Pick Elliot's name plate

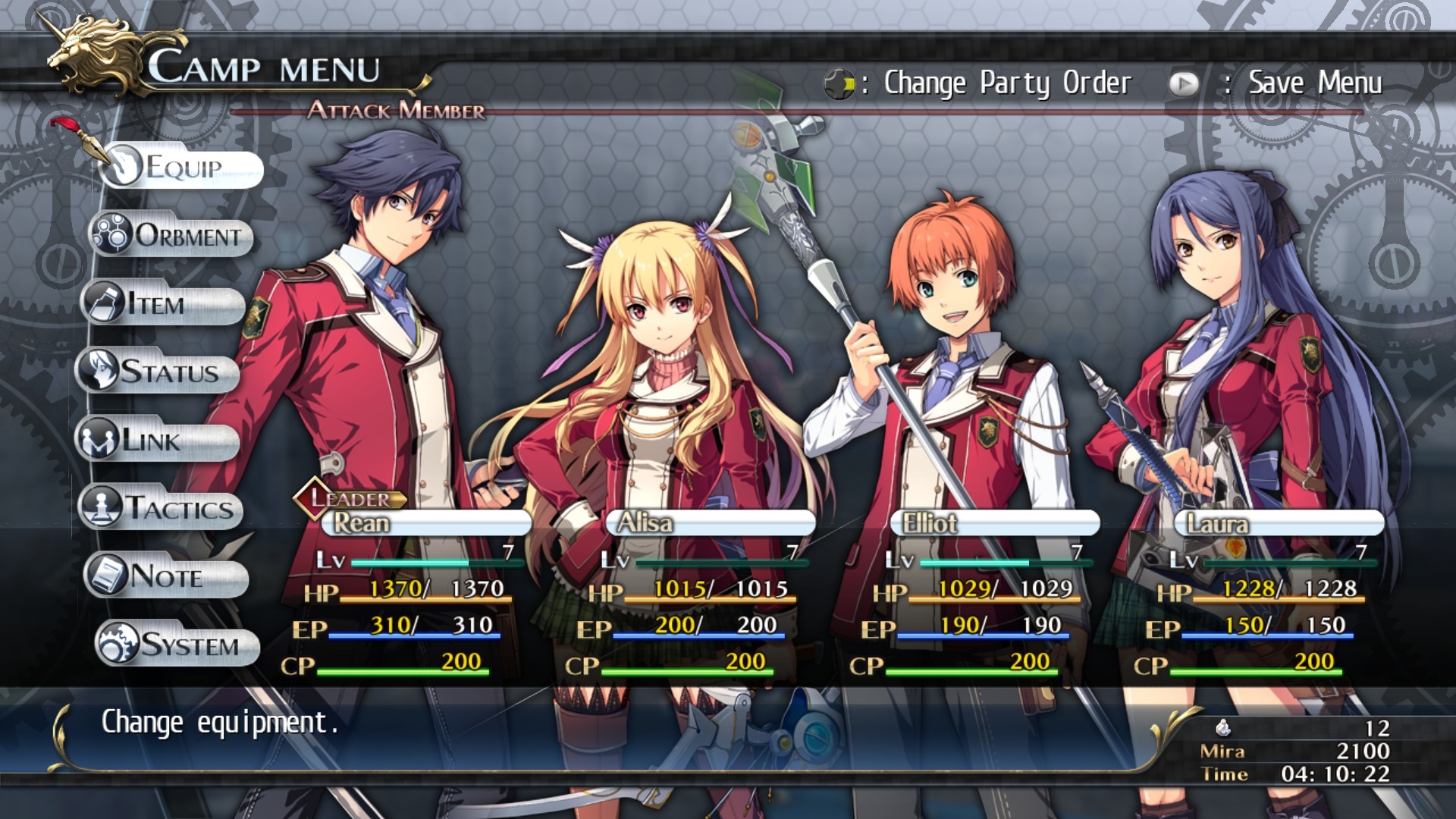[x=994, y=523]
